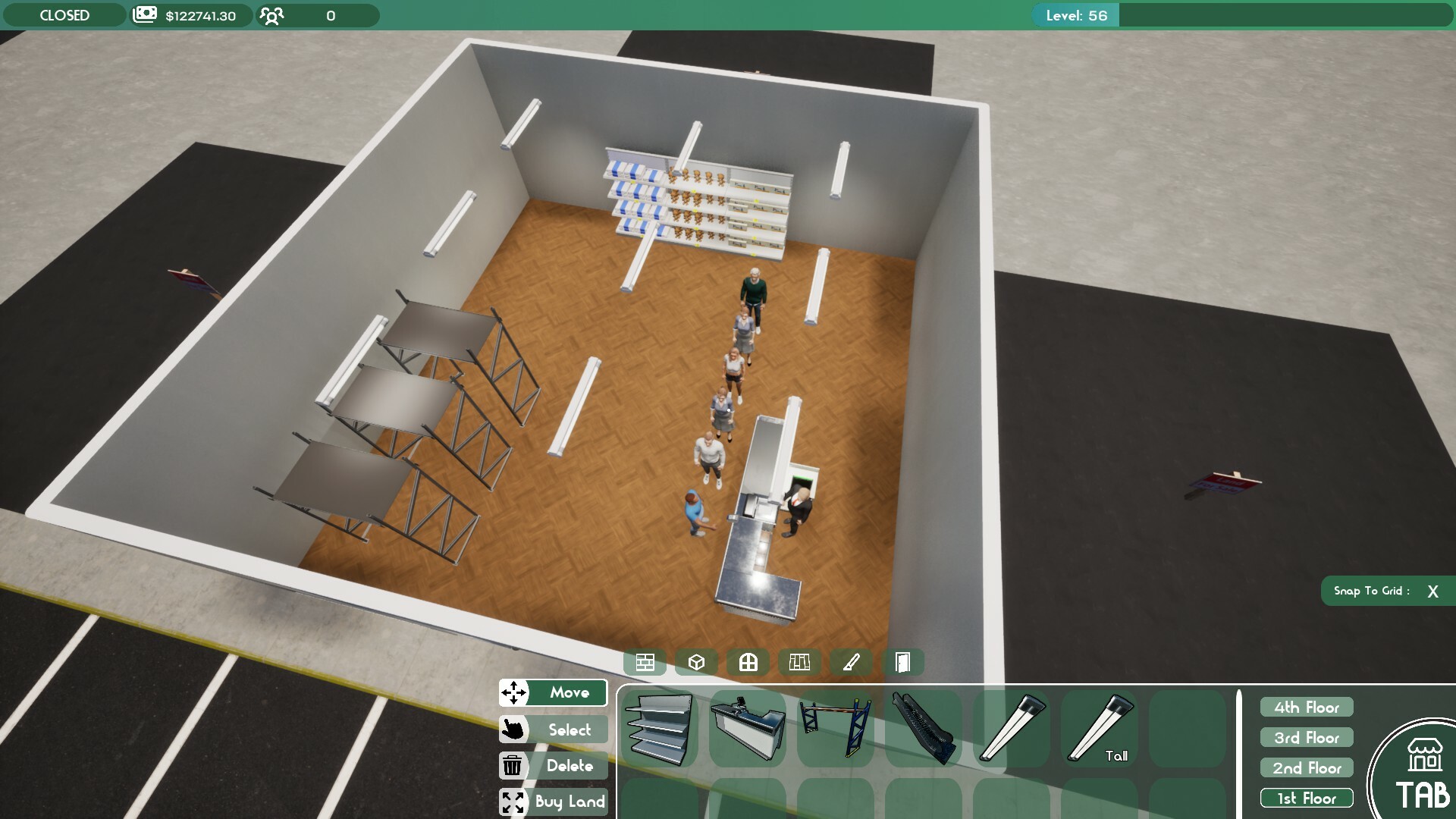Image resolution: width=1456 pixels, height=819 pixels.
Task: Select the door placement tool
Action: [x=903, y=661]
